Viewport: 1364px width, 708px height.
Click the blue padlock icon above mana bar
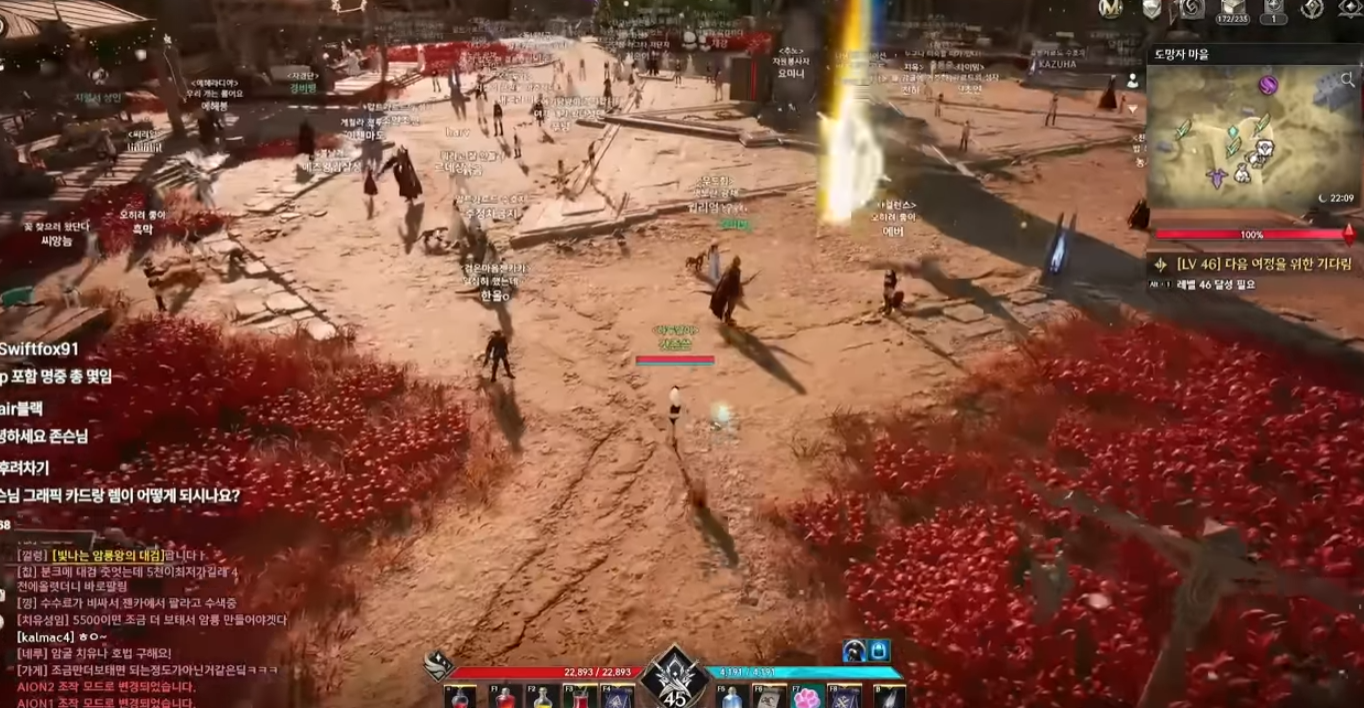879,651
